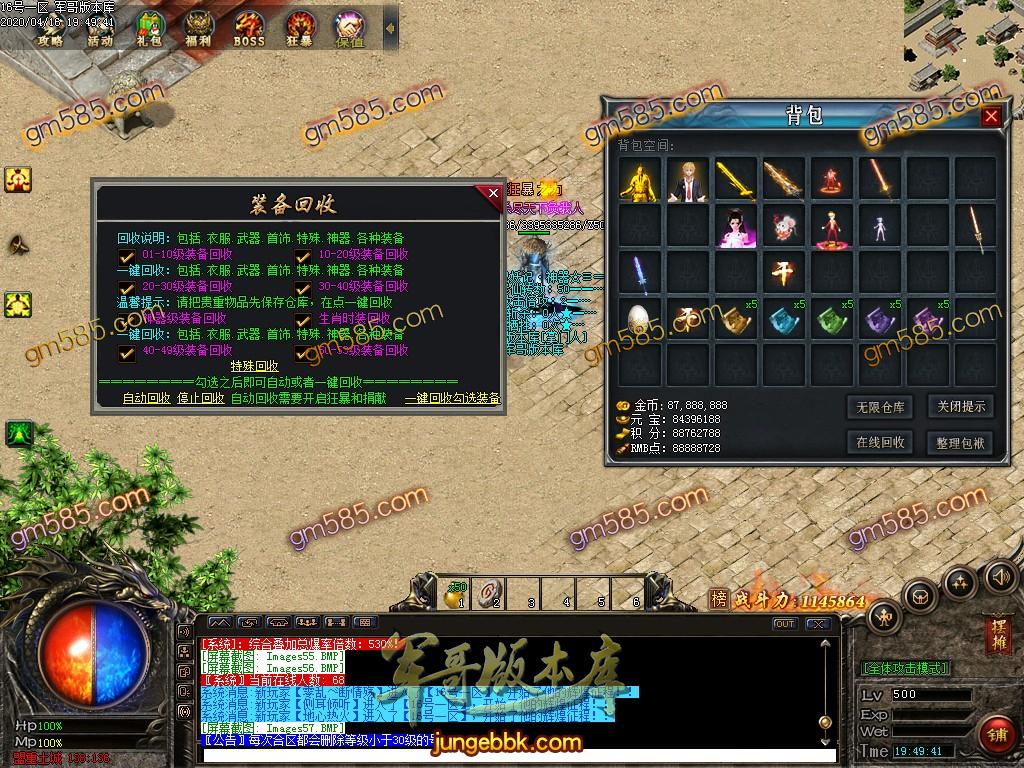1024x768 pixels.
Task: Click the 关闭提示 button in backpack
Action: (x=960, y=407)
